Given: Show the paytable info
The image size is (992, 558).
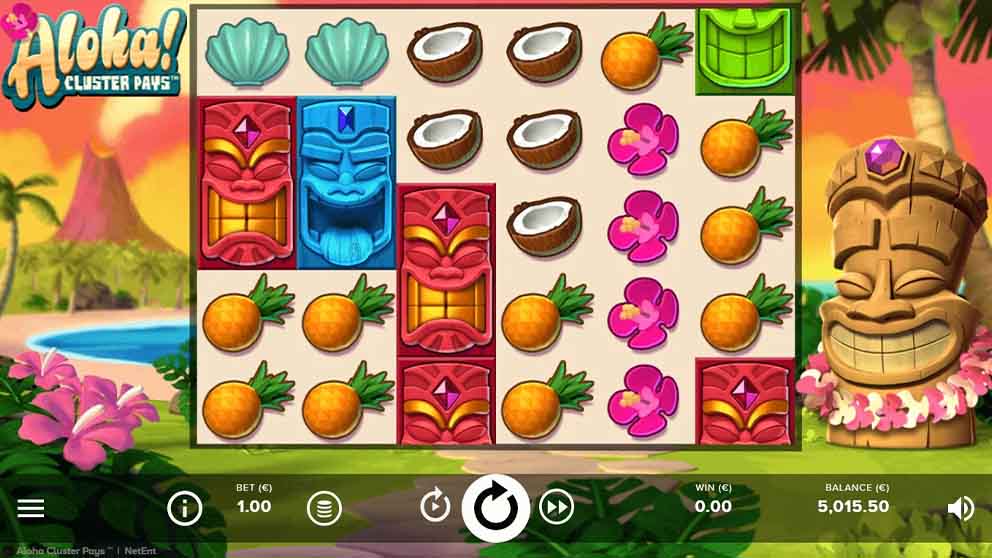Looking at the screenshot, I should (185, 508).
